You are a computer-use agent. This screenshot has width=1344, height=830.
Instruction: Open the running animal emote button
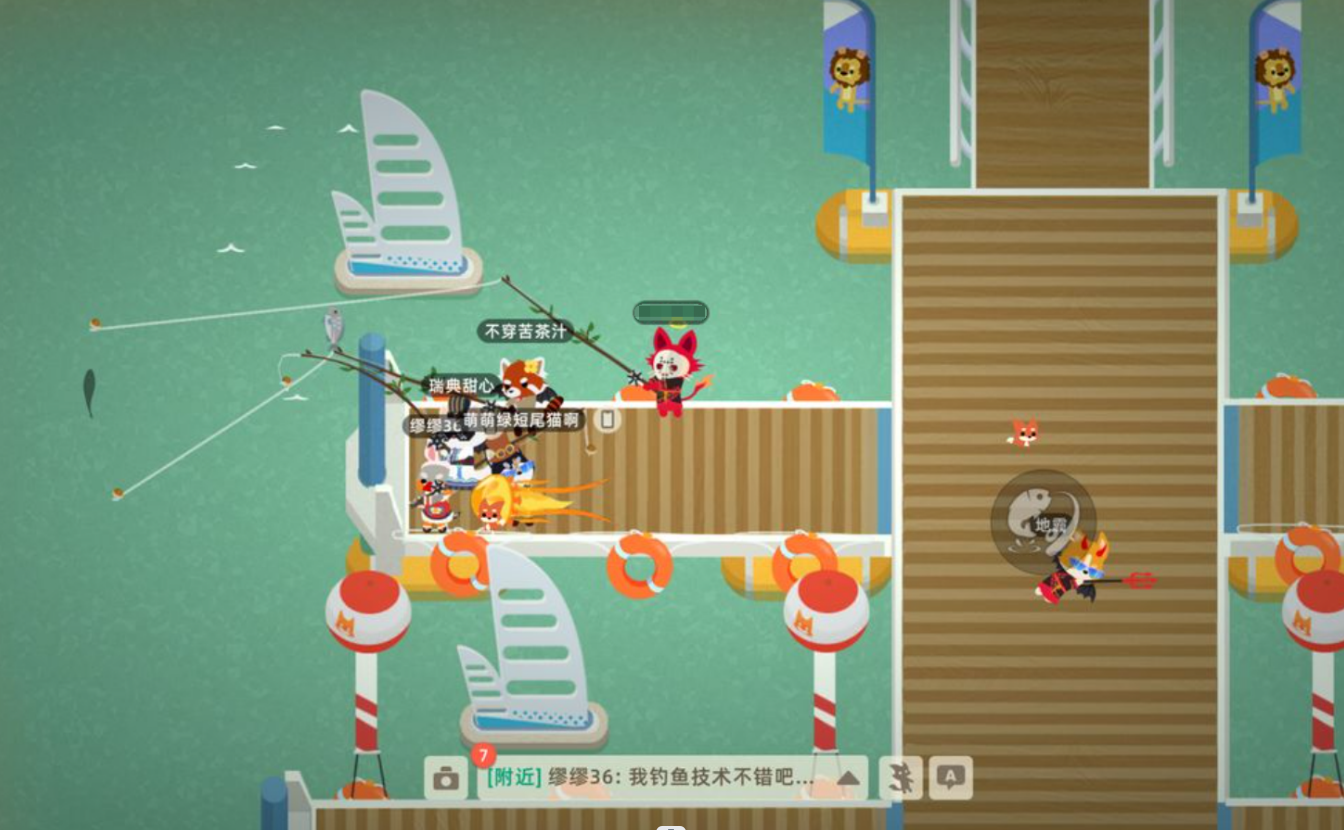point(901,778)
